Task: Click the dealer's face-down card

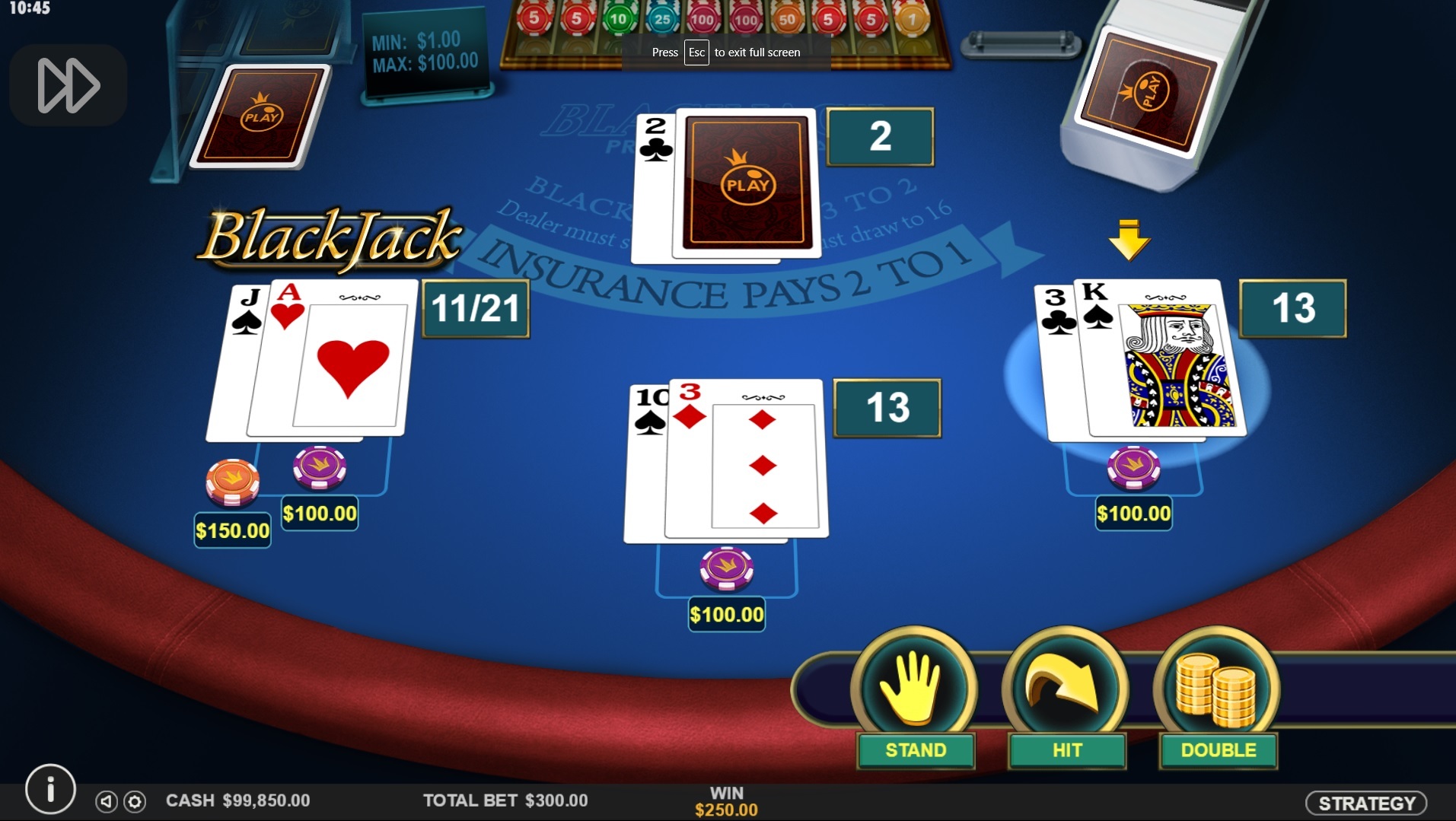Action: click(746, 183)
